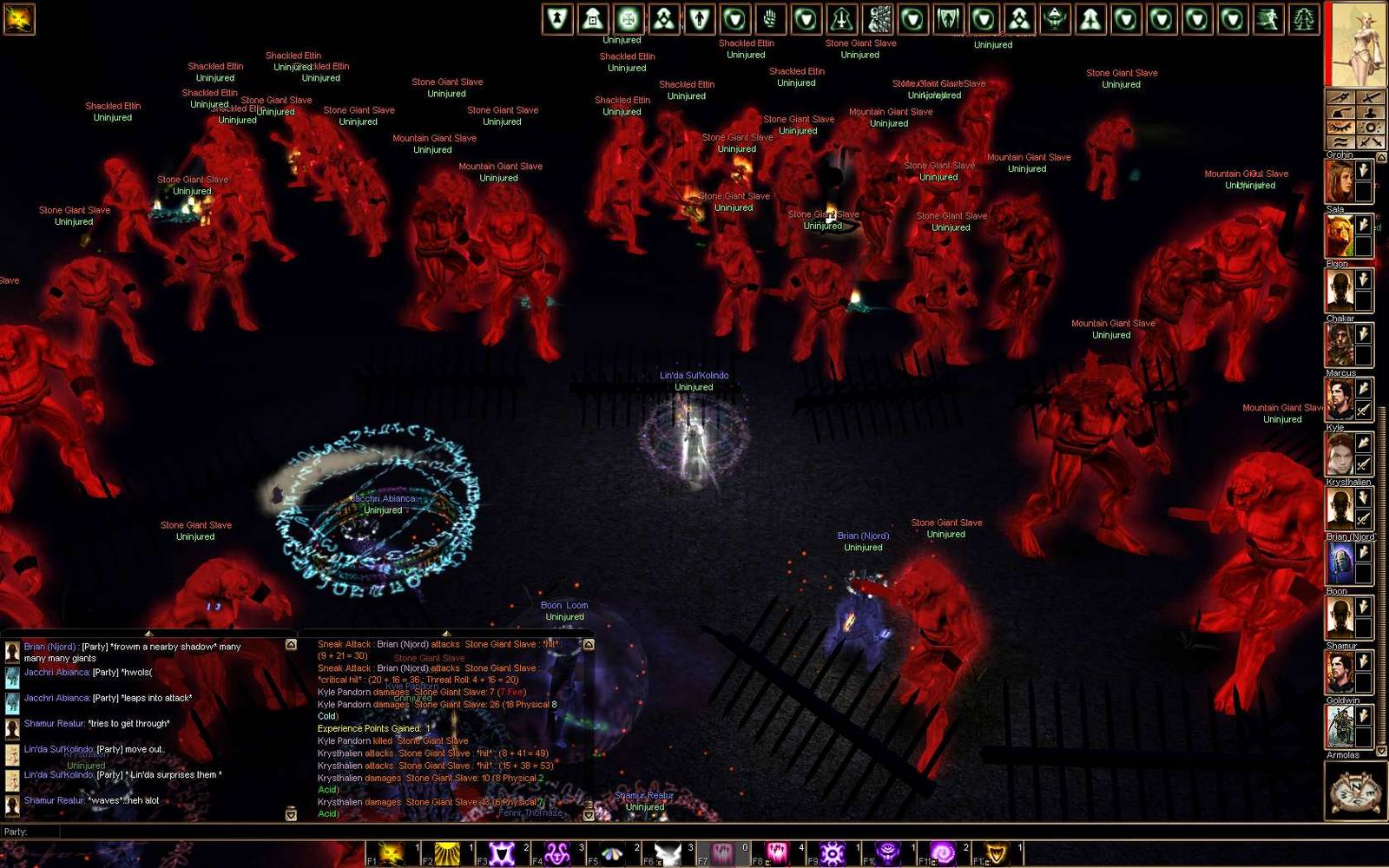The height and width of the screenshot is (868, 1389).
Task: Open the character sheet via the person icon
Action: (1369, 112)
